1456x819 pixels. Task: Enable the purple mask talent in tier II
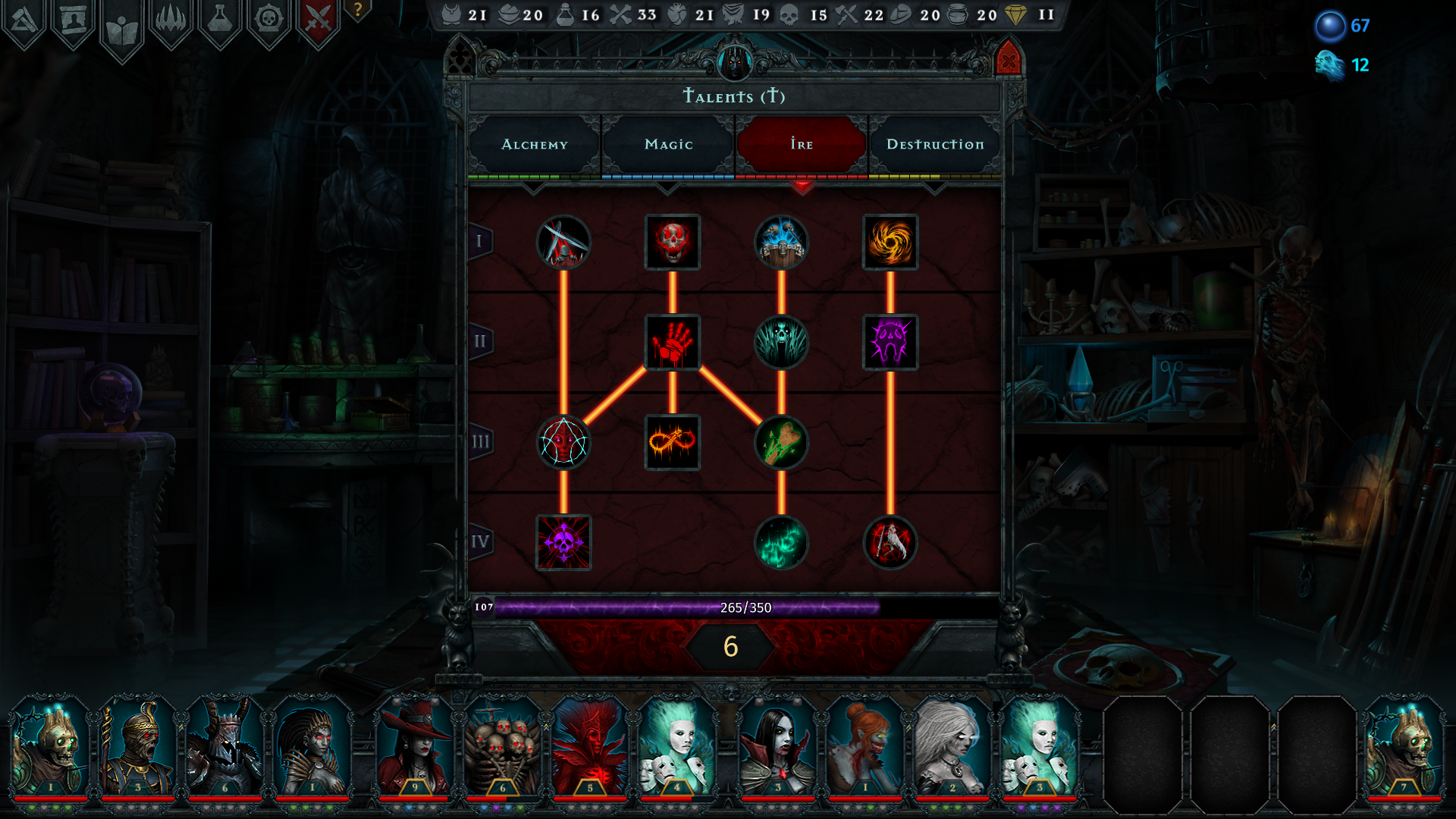pos(890,343)
